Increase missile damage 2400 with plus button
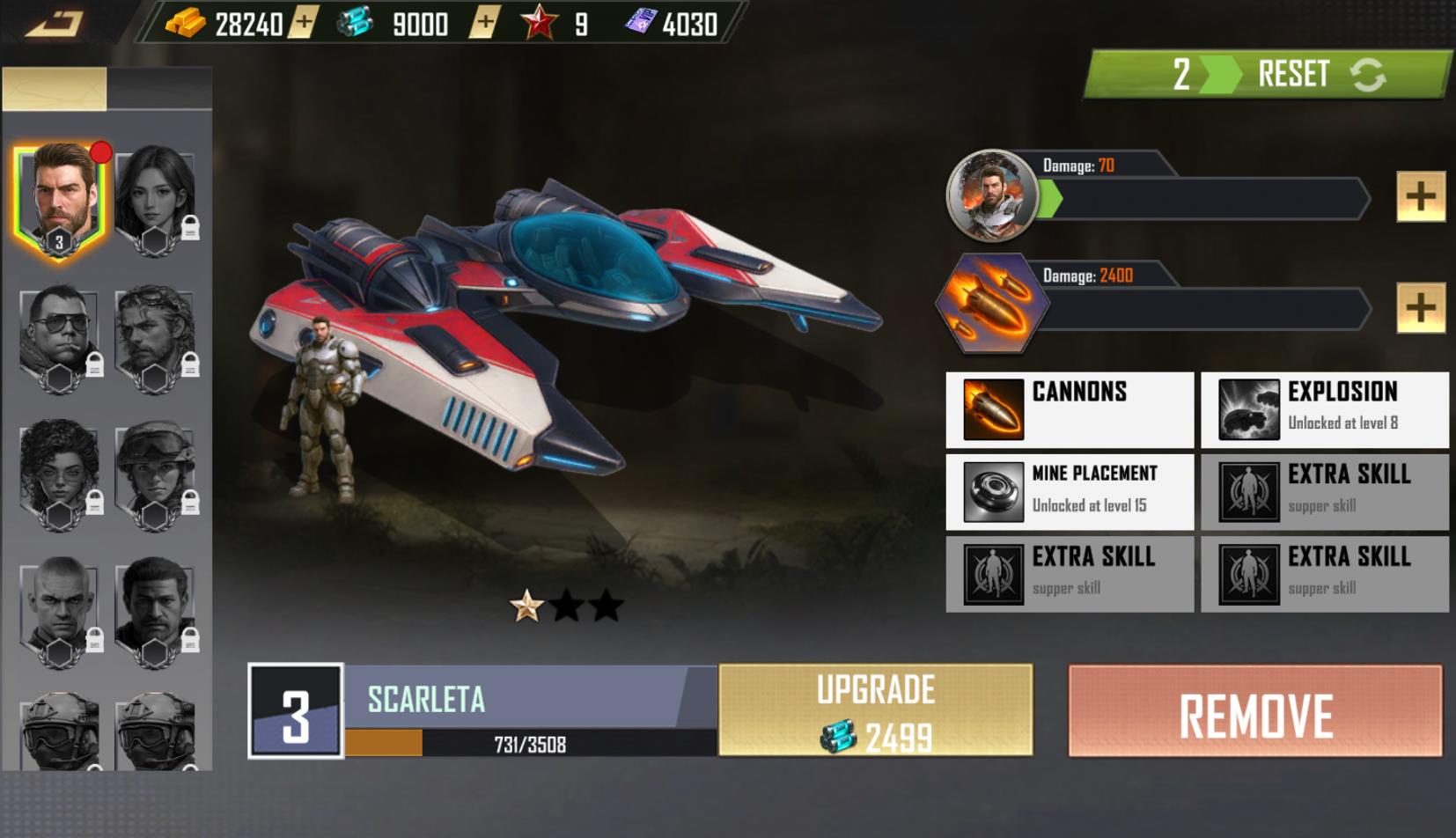The width and height of the screenshot is (1456, 838). coord(1420,307)
